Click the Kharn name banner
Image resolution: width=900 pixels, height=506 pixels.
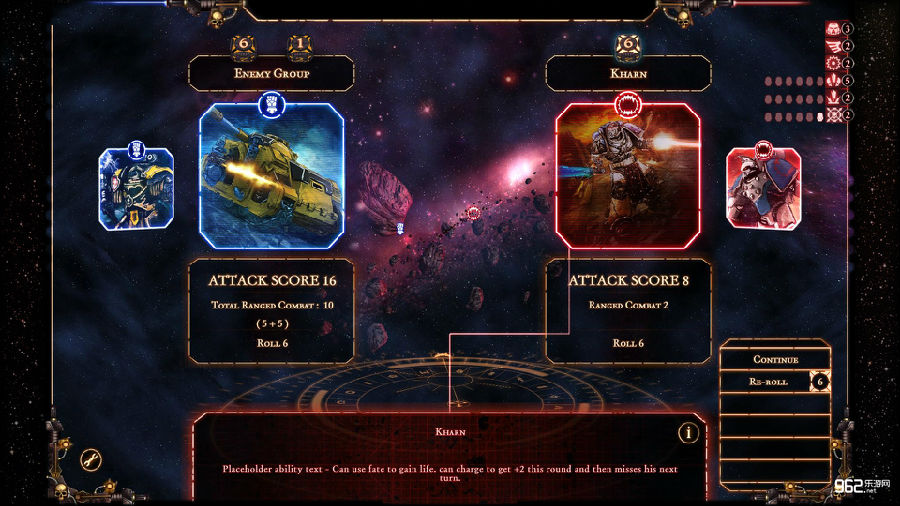coord(628,73)
